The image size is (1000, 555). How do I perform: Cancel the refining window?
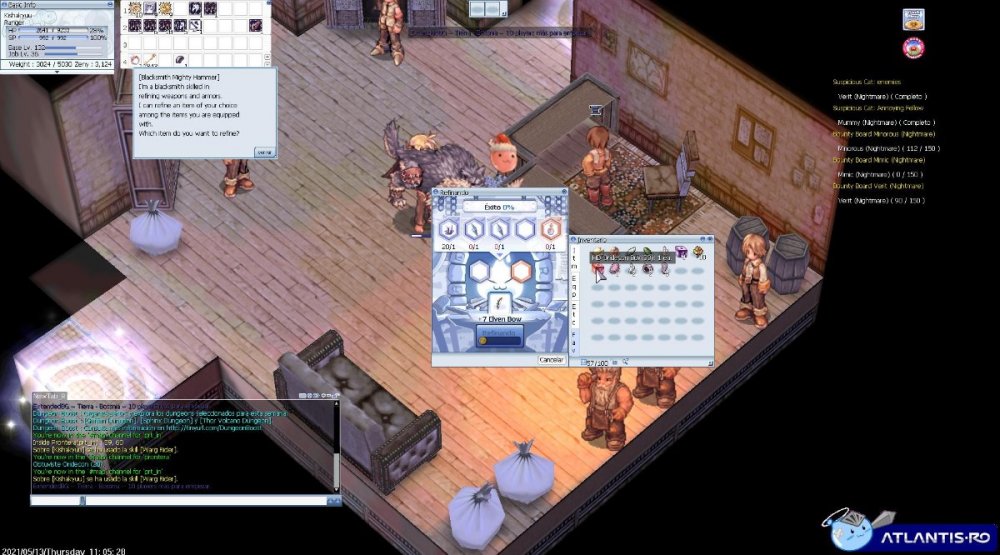pos(551,359)
